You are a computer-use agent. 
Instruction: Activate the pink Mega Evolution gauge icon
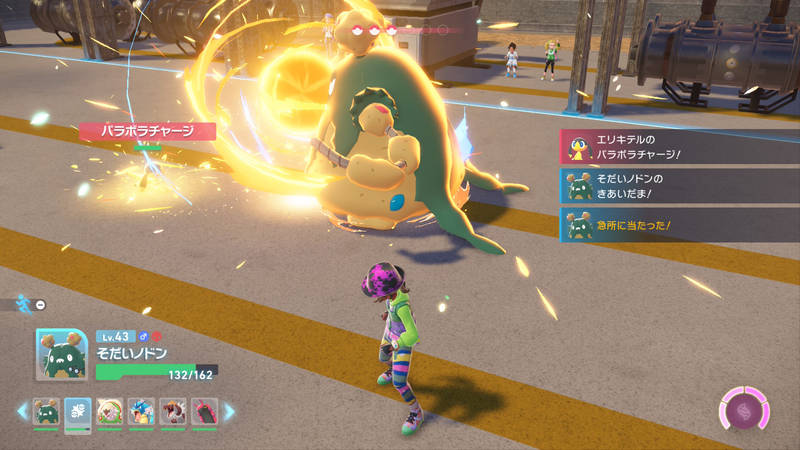click(x=743, y=411)
